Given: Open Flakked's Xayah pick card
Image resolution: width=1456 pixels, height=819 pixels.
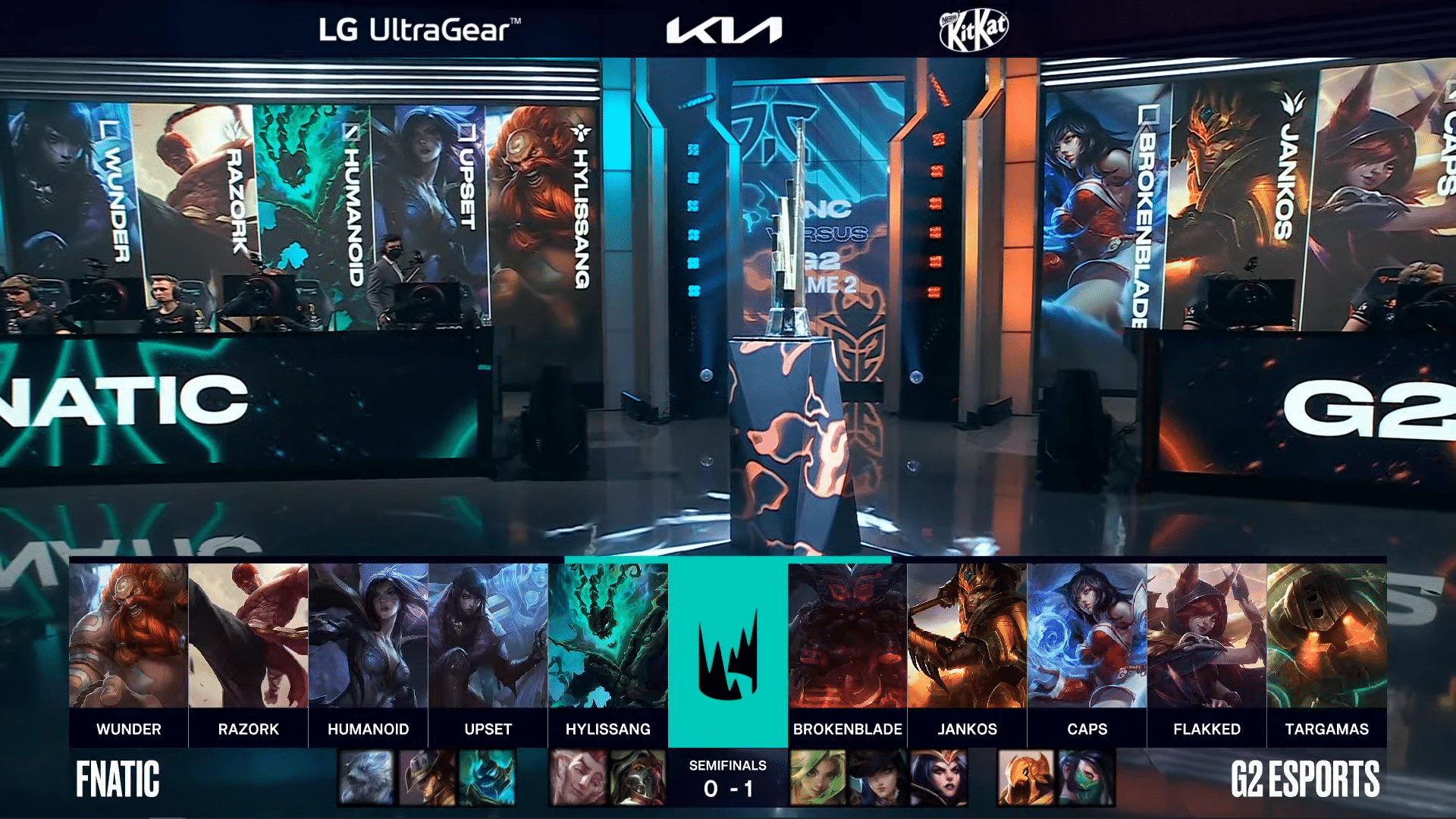Looking at the screenshot, I should pos(1207,637).
